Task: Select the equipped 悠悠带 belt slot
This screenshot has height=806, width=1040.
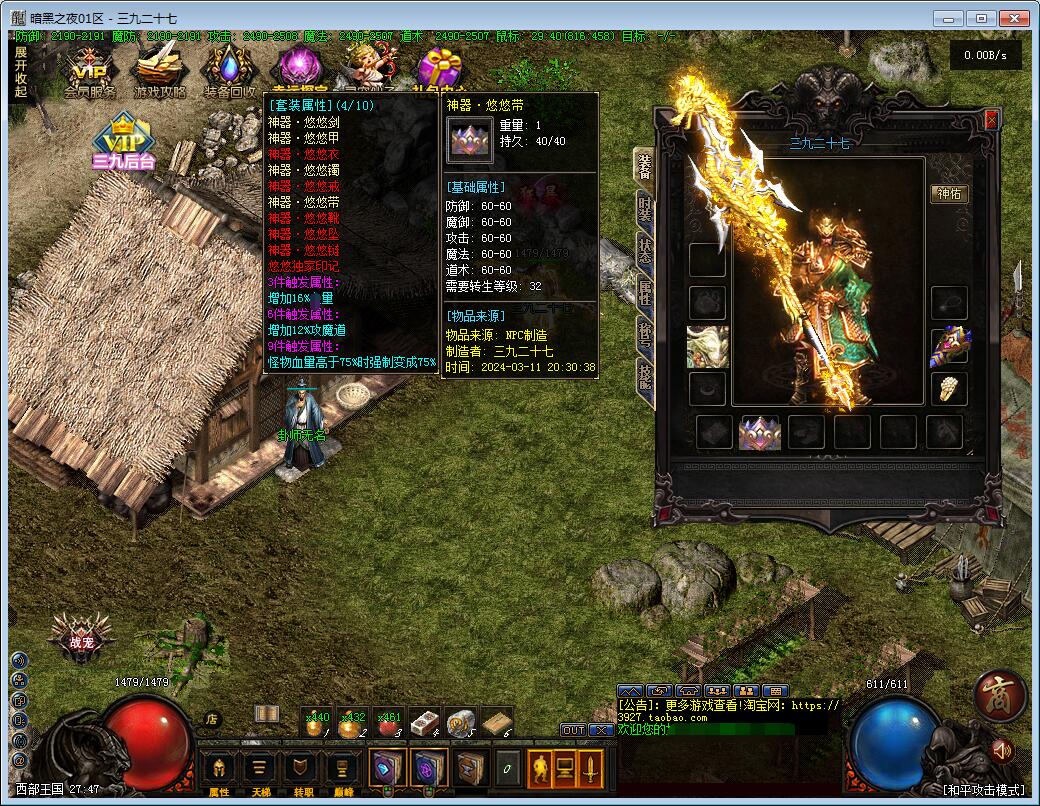Action: tap(759, 432)
